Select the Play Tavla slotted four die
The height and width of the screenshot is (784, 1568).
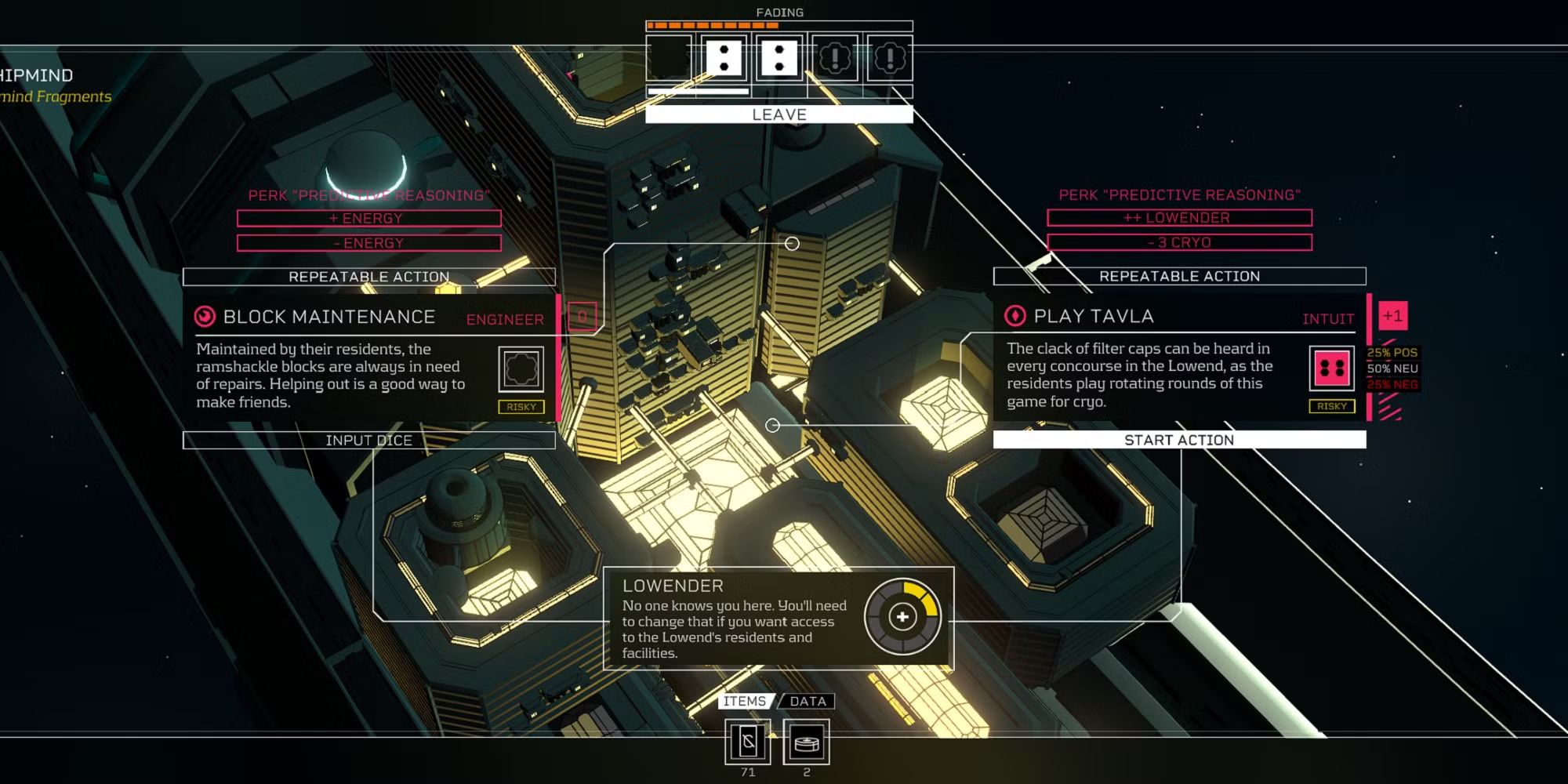1331,368
